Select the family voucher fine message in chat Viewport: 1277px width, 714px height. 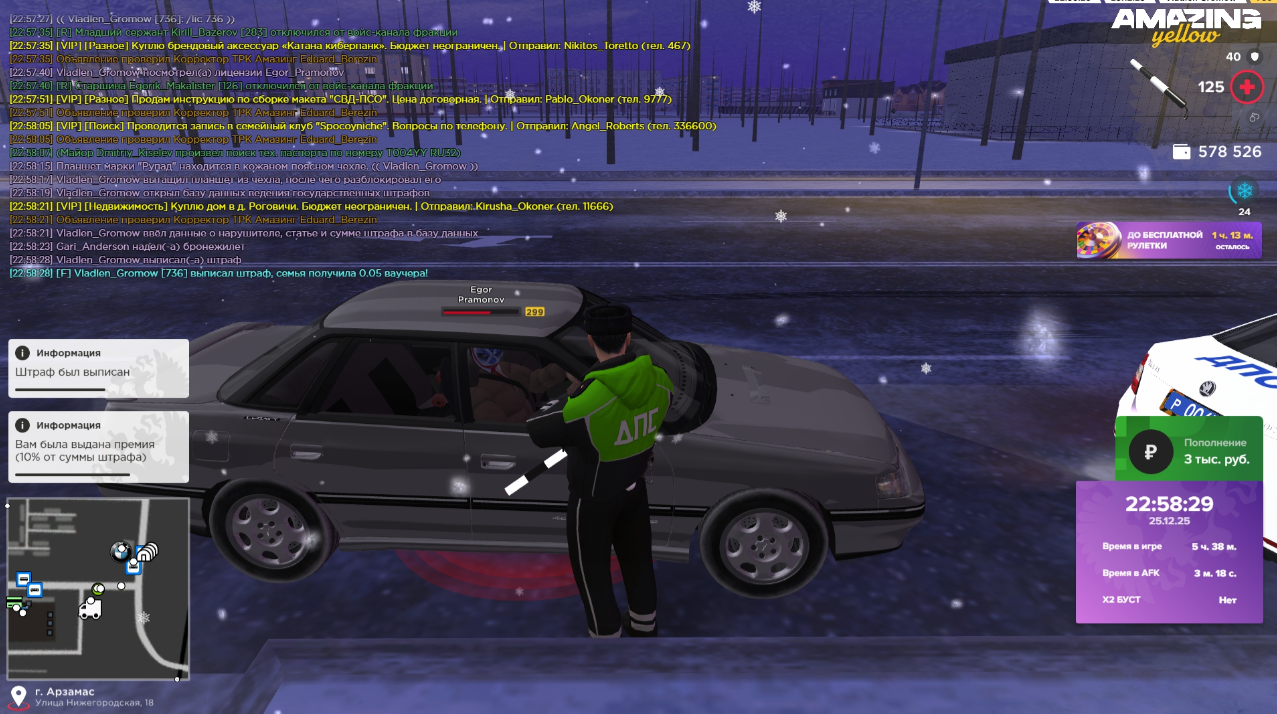(218, 273)
